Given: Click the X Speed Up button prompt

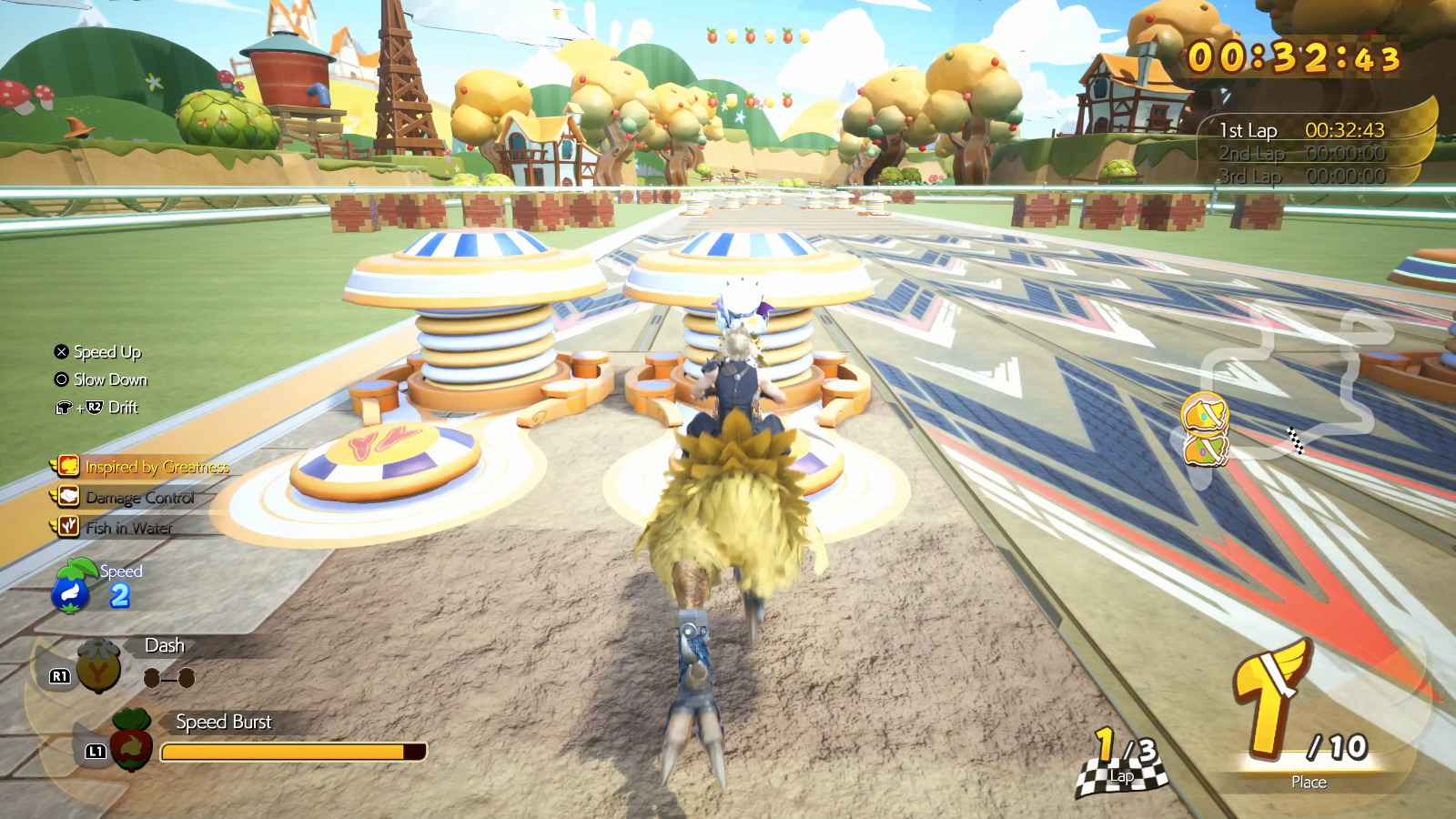Looking at the screenshot, I should click(x=61, y=351).
